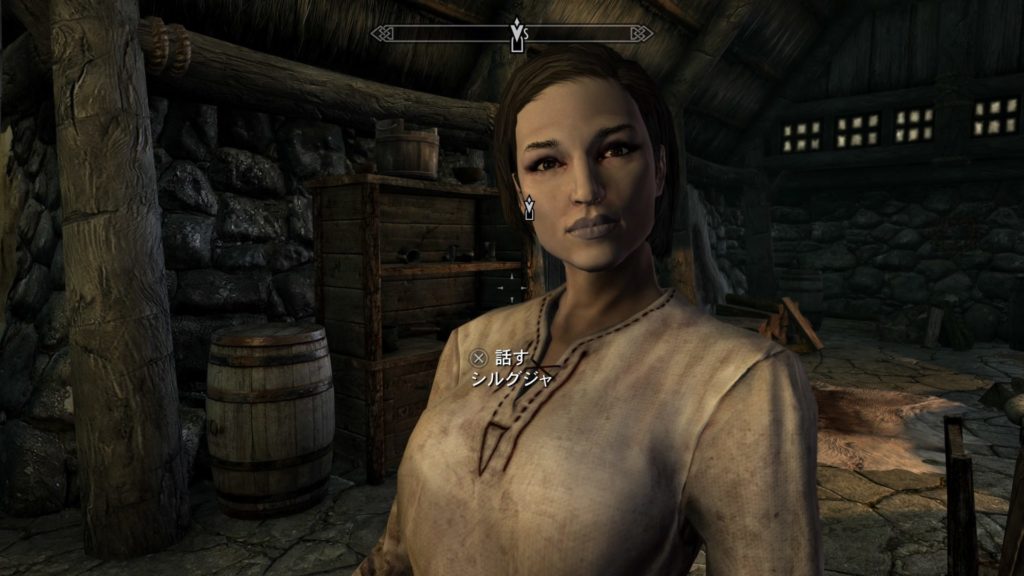The width and height of the screenshot is (1024, 576).
Task: Click the quest marker on the compass
Action: click(x=517, y=31)
